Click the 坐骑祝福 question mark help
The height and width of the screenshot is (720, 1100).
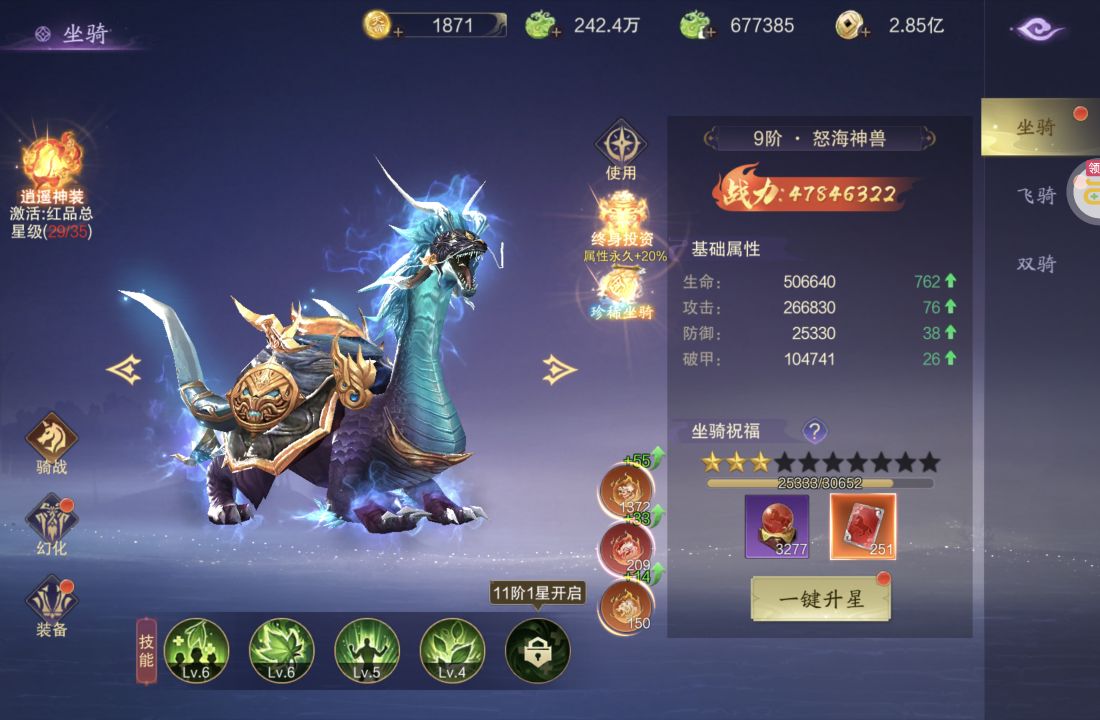tap(815, 431)
